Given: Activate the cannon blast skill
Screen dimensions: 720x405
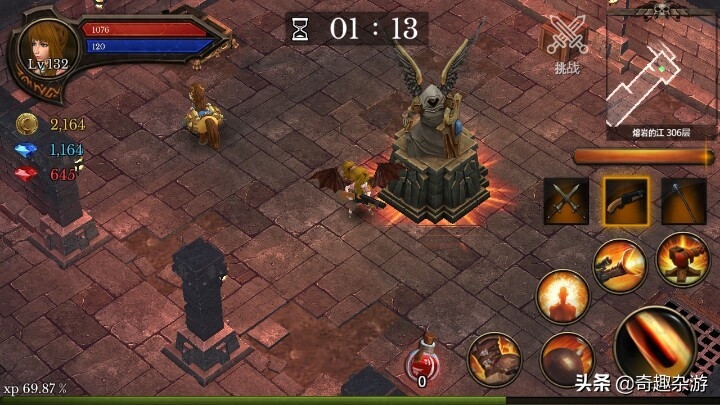Looking at the screenshot, I should tap(619, 265).
